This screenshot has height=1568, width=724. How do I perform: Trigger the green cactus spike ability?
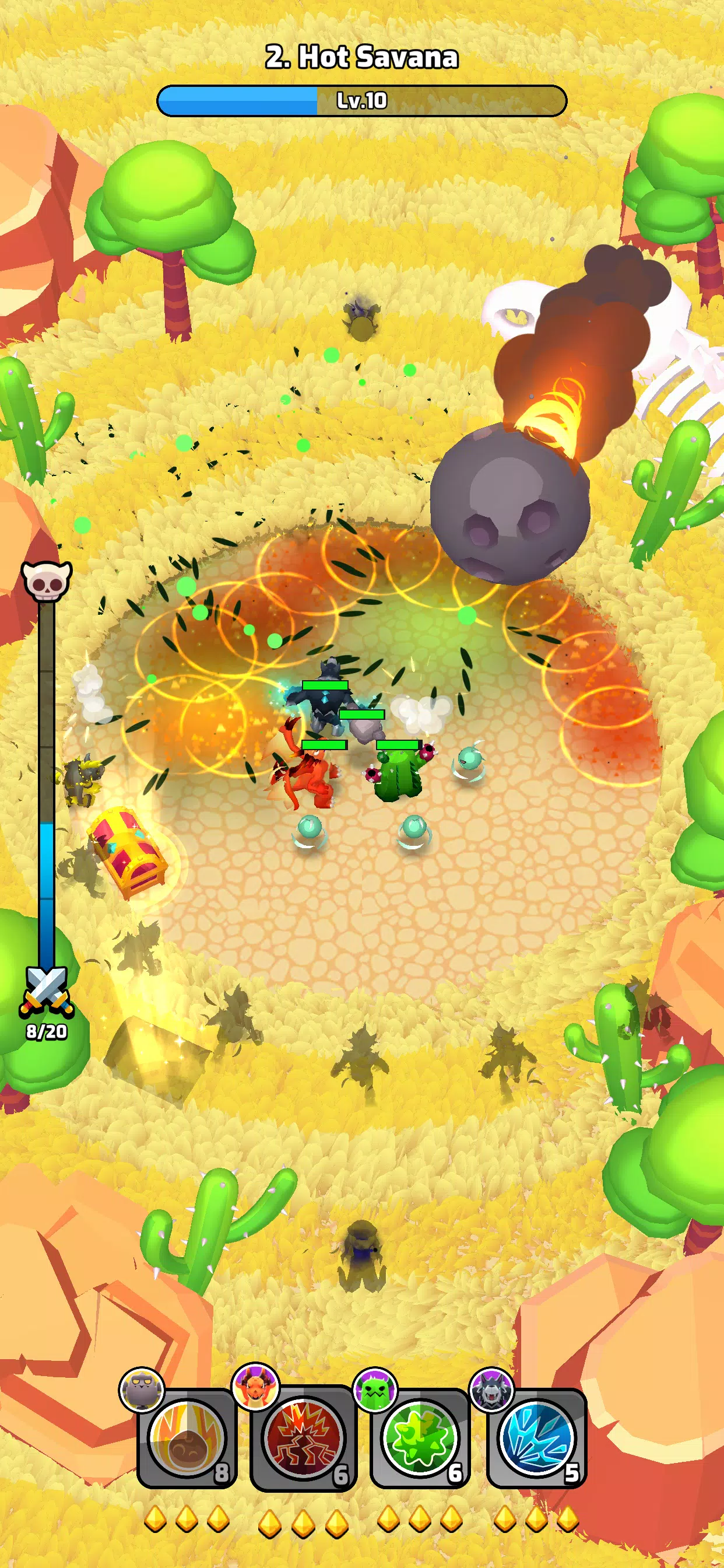pyautogui.click(x=419, y=1438)
